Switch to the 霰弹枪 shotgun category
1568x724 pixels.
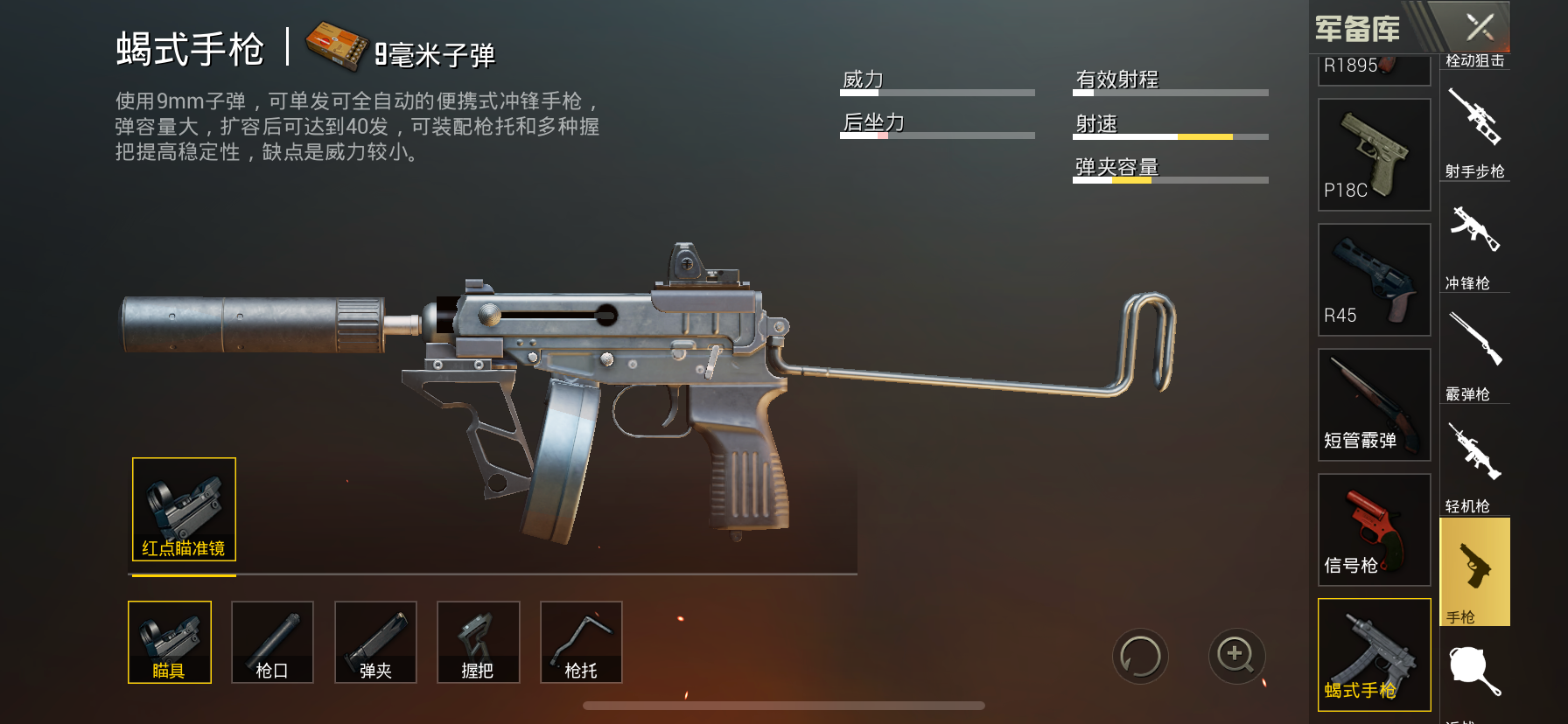click(x=1475, y=354)
